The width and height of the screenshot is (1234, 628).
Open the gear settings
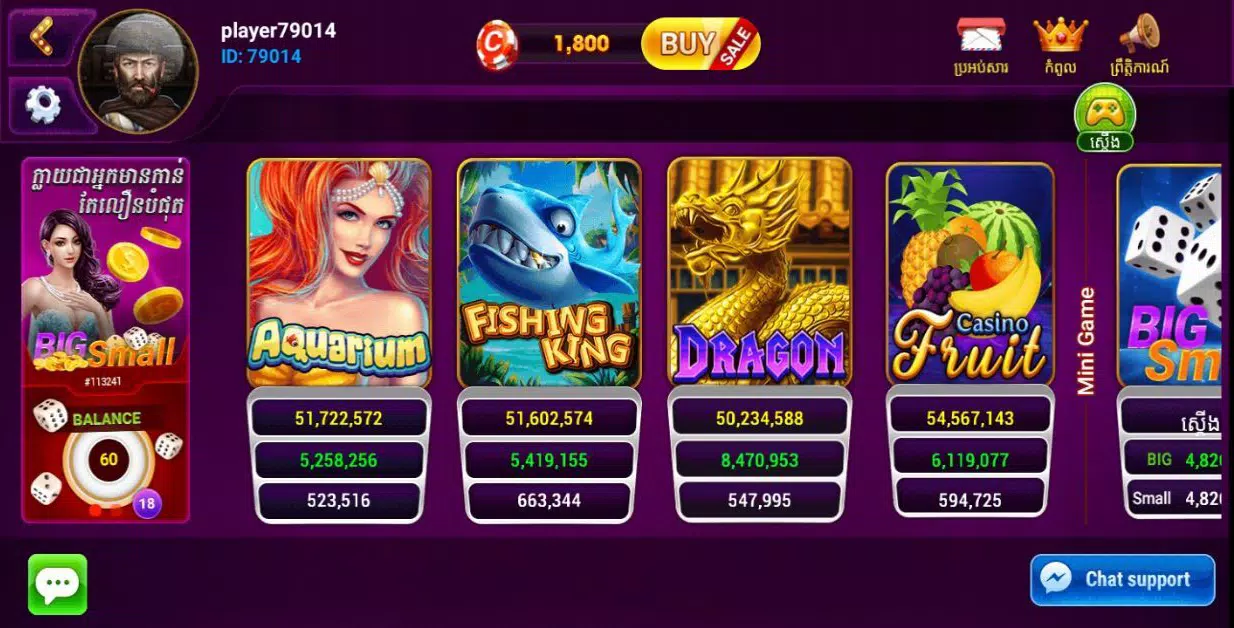[x=43, y=104]
